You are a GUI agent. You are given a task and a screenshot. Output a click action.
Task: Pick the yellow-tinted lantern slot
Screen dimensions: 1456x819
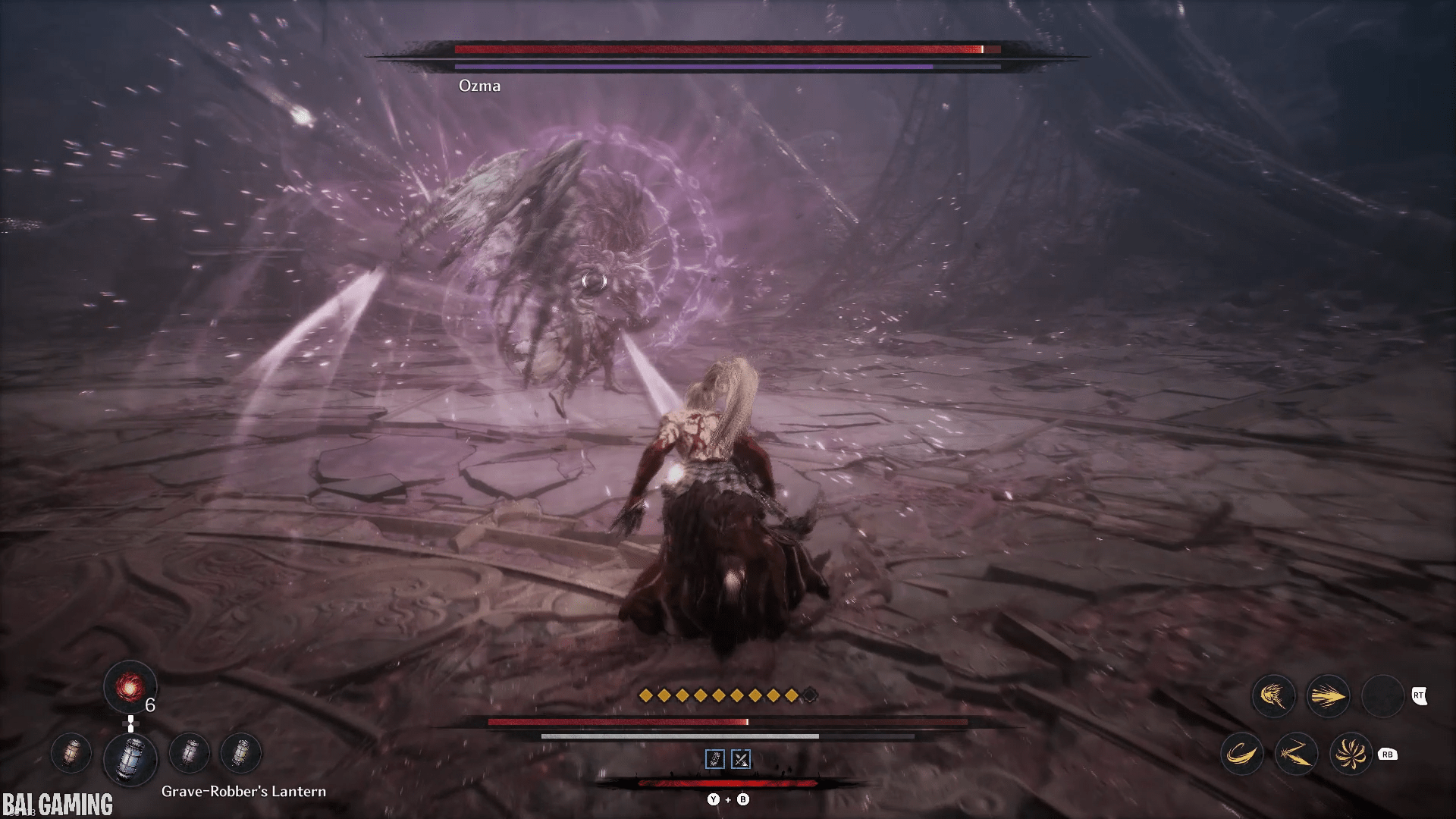click(241, 754)
